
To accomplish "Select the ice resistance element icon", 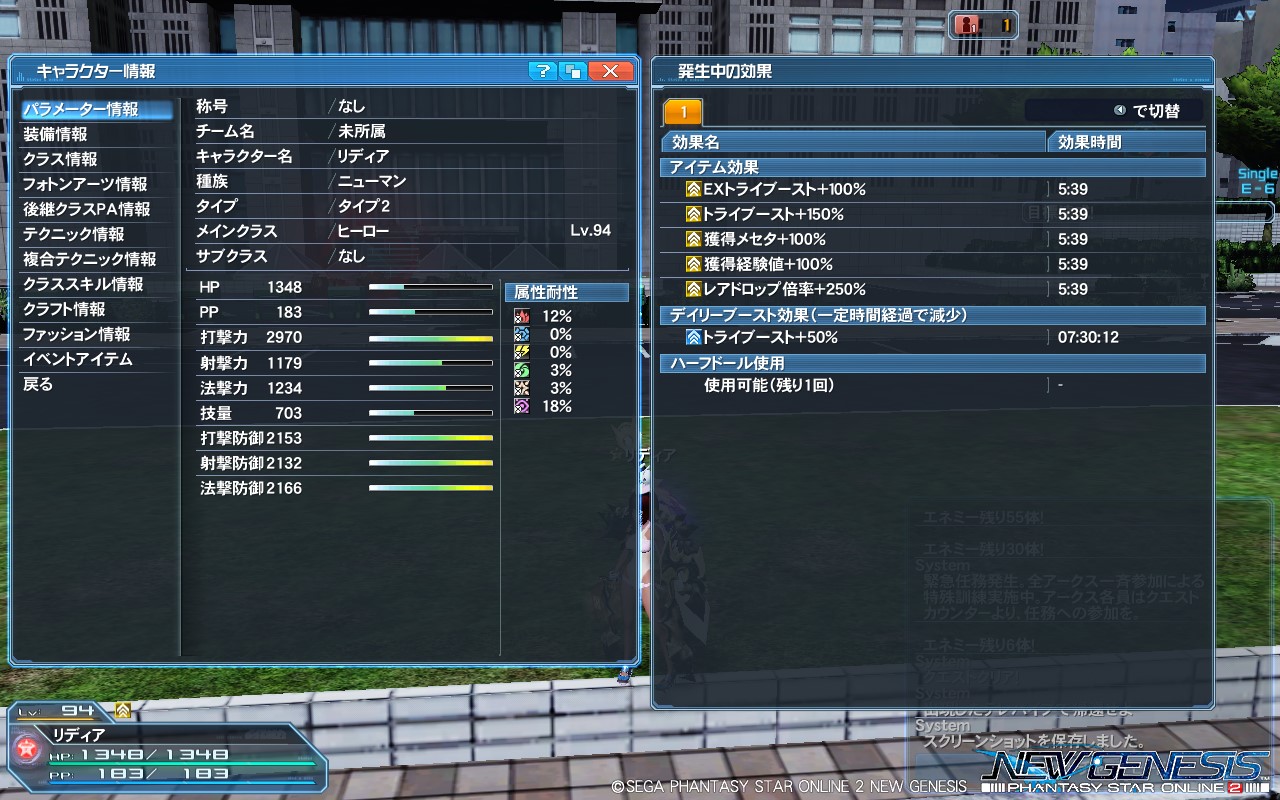I will [x=520, y=334].
